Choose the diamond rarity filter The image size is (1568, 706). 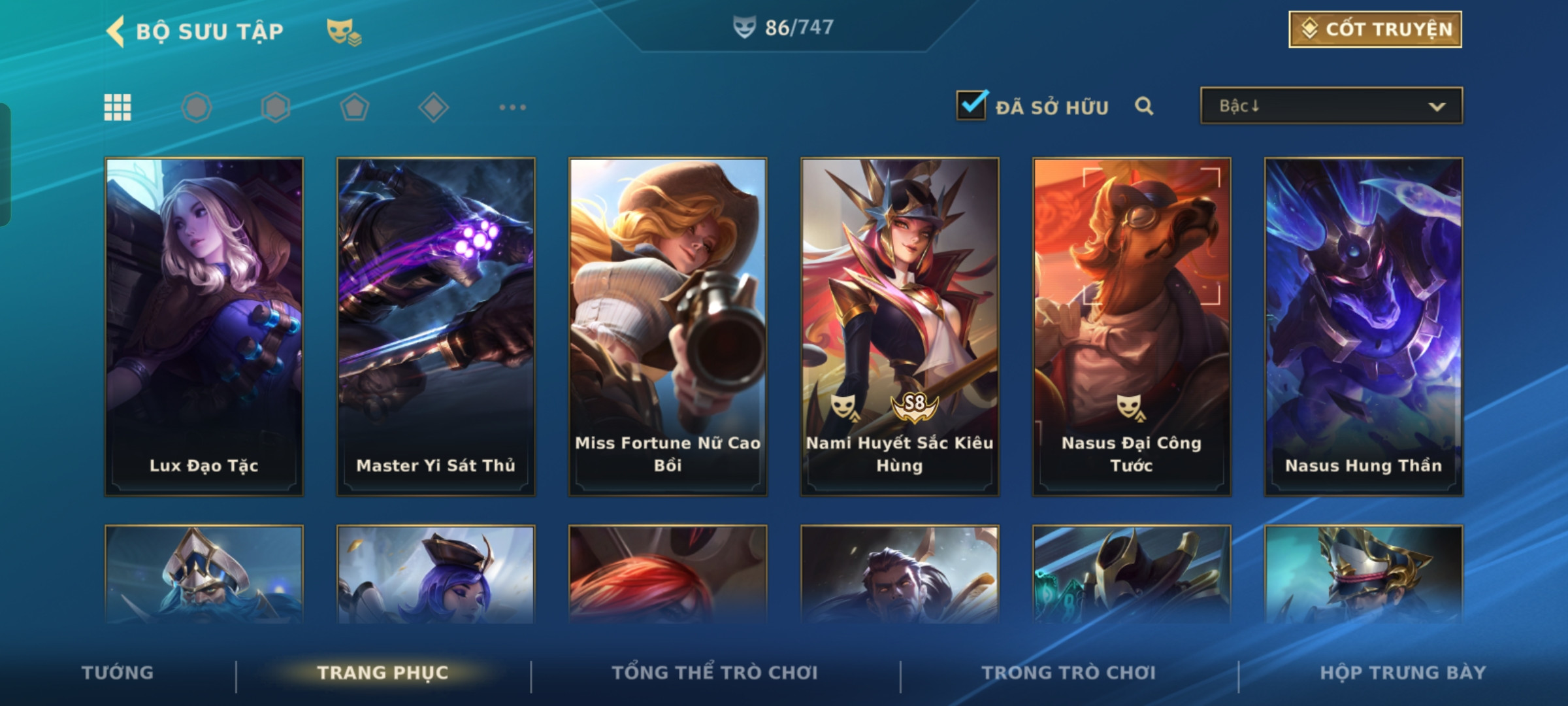coord(433,107)
